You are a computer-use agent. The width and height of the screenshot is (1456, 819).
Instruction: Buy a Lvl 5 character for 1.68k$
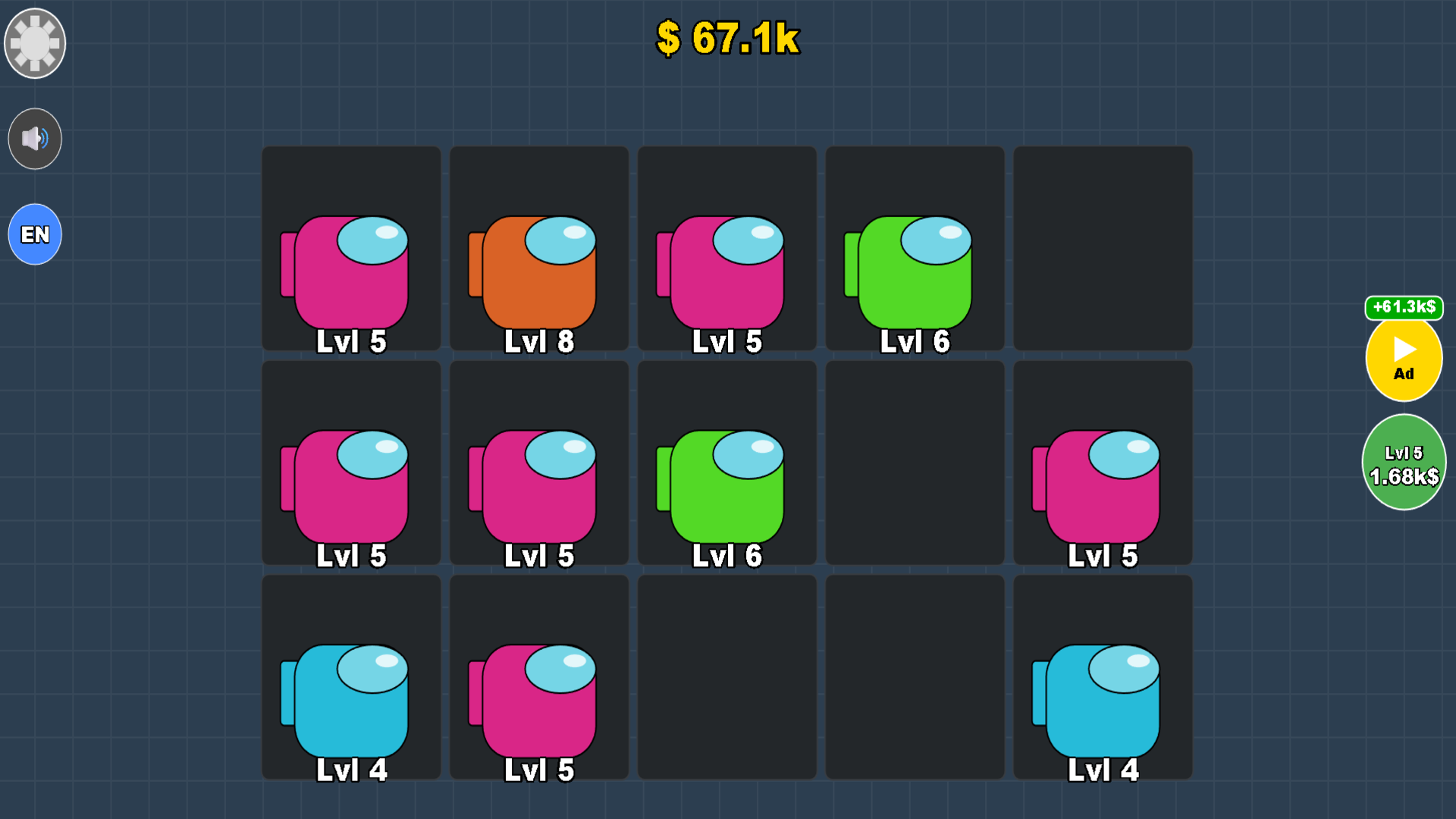point(1404,461)
